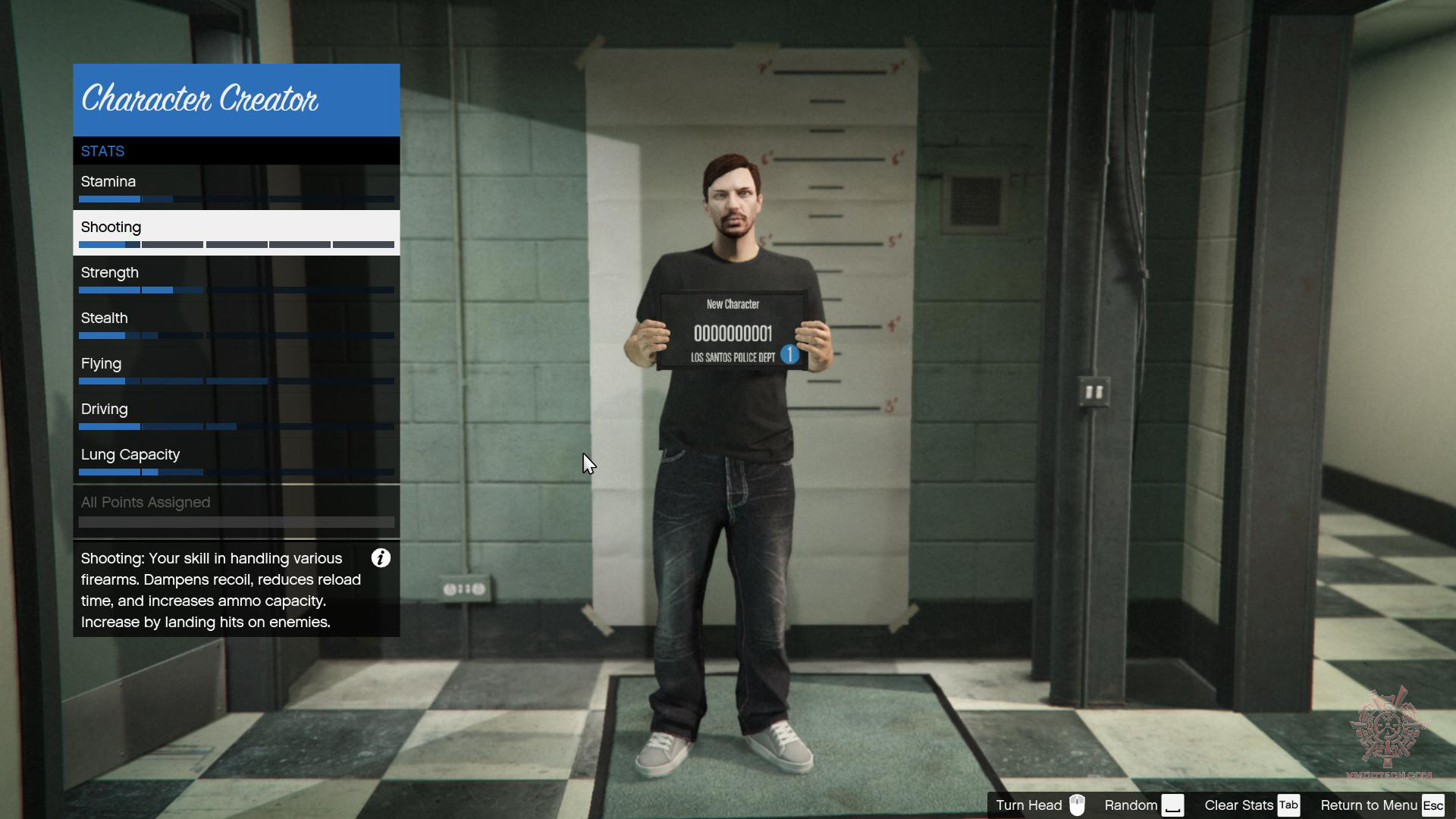Select the Stealth stat
Viewport: 1456px width, 819px height.
(x=236, y=324)
